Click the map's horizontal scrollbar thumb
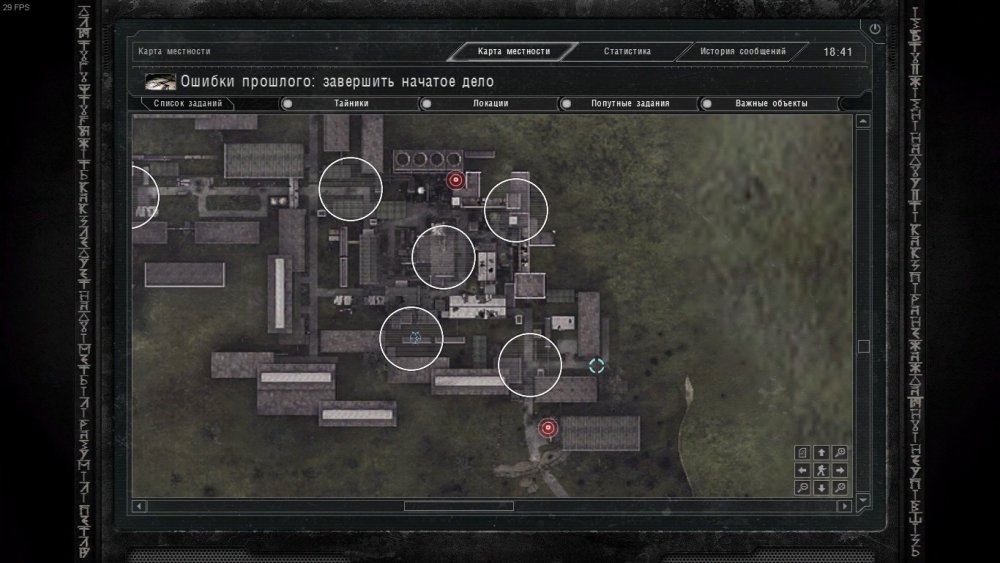1000x563 pixels. pos(458,506)
